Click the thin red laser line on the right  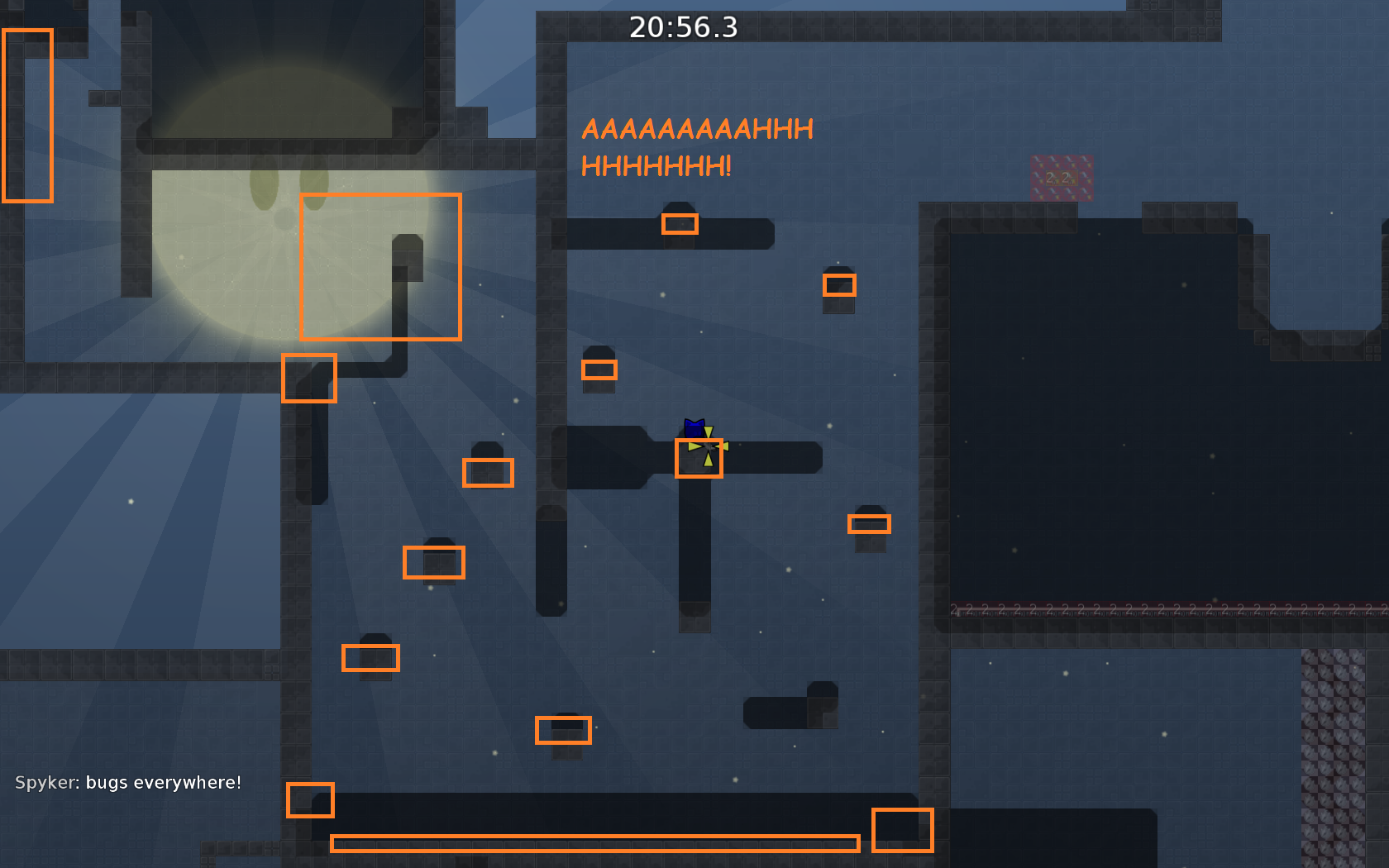pyautogui.click(x=1157, y=609)
